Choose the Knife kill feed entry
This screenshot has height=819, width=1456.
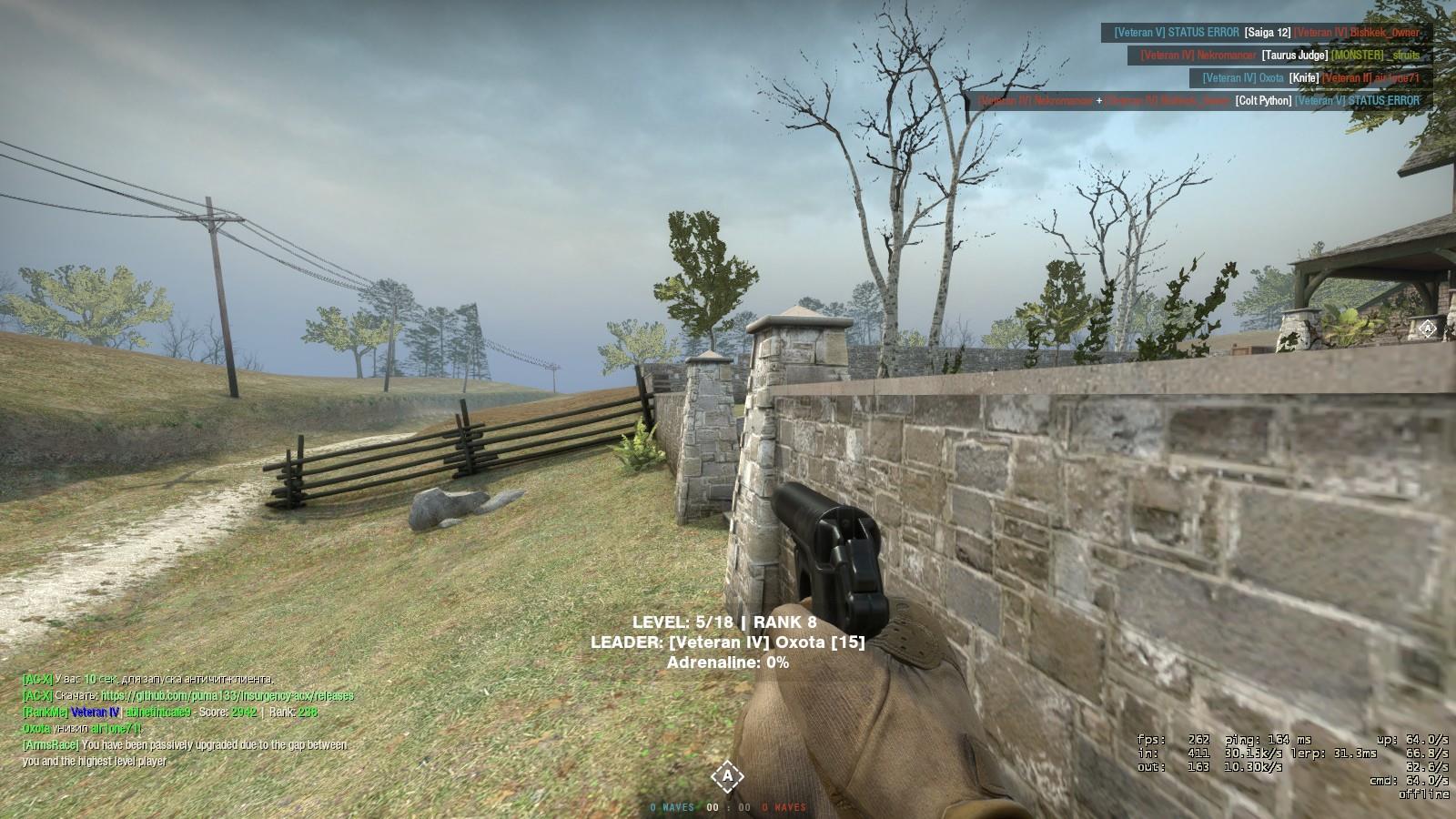[1309, 78]
